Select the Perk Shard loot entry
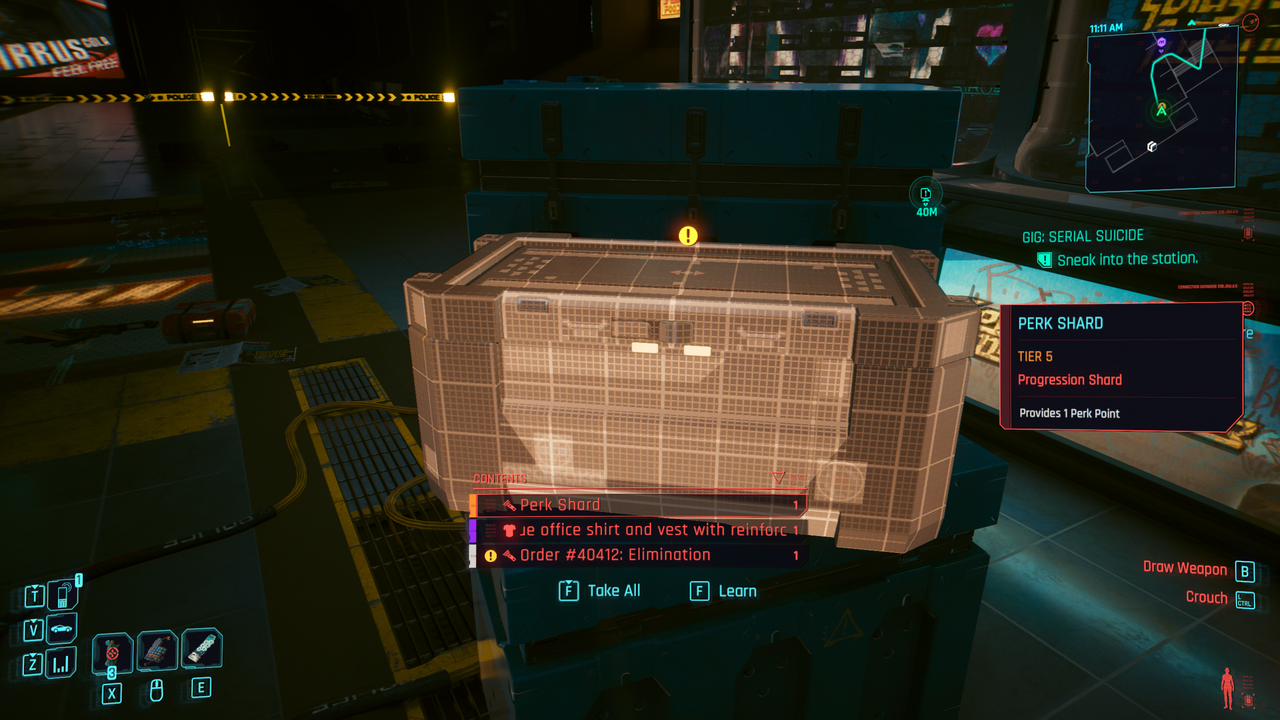1280x720 pixels. click(x=640, y=505)
